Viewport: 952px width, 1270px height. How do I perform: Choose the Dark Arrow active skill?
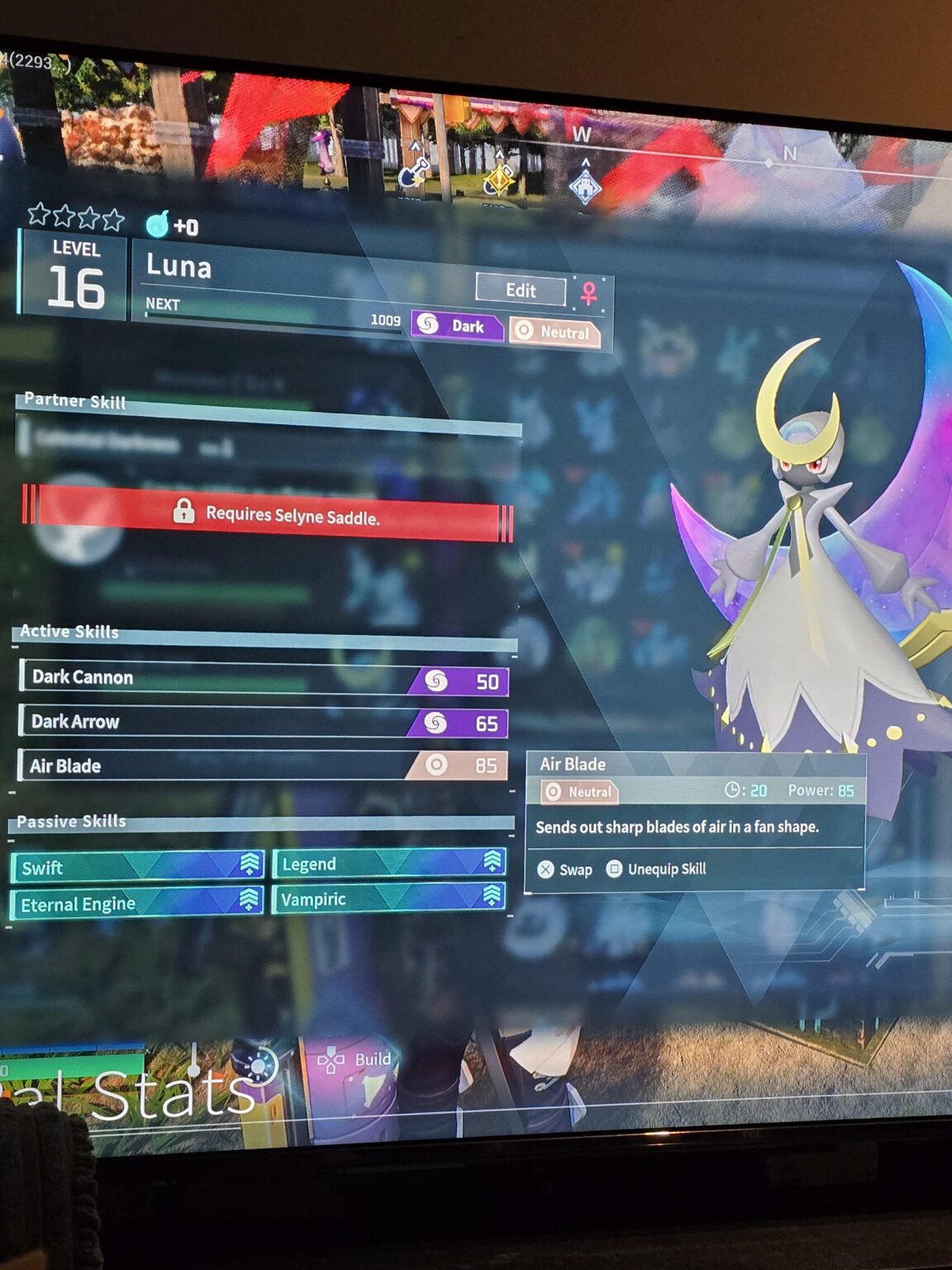pyautogui.click(x=264, y=723)
